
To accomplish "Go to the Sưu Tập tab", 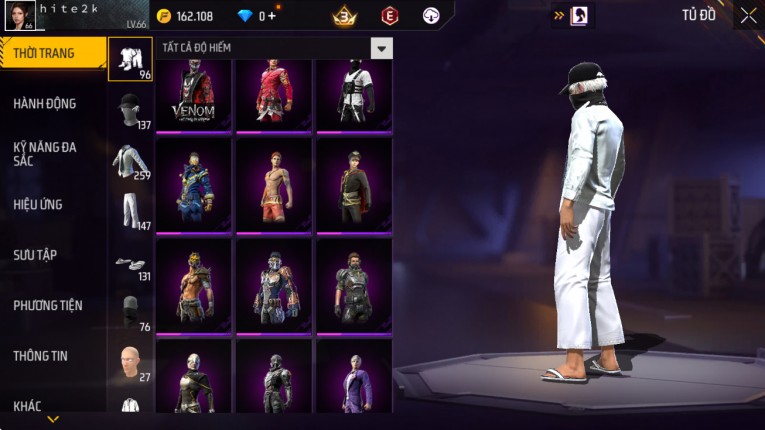I will point(35,255).
